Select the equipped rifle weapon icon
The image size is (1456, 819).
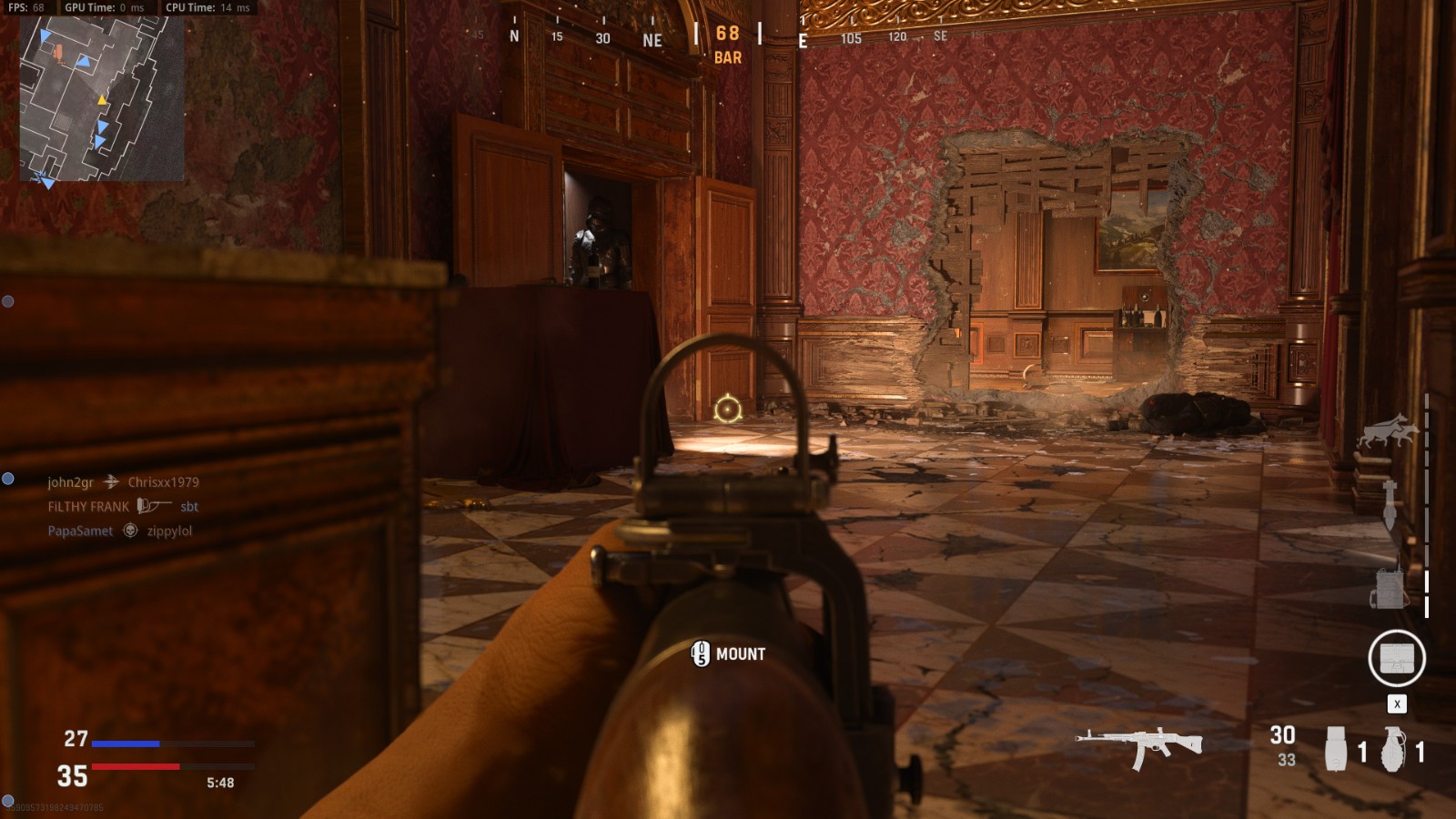[x=1138, y=746]
